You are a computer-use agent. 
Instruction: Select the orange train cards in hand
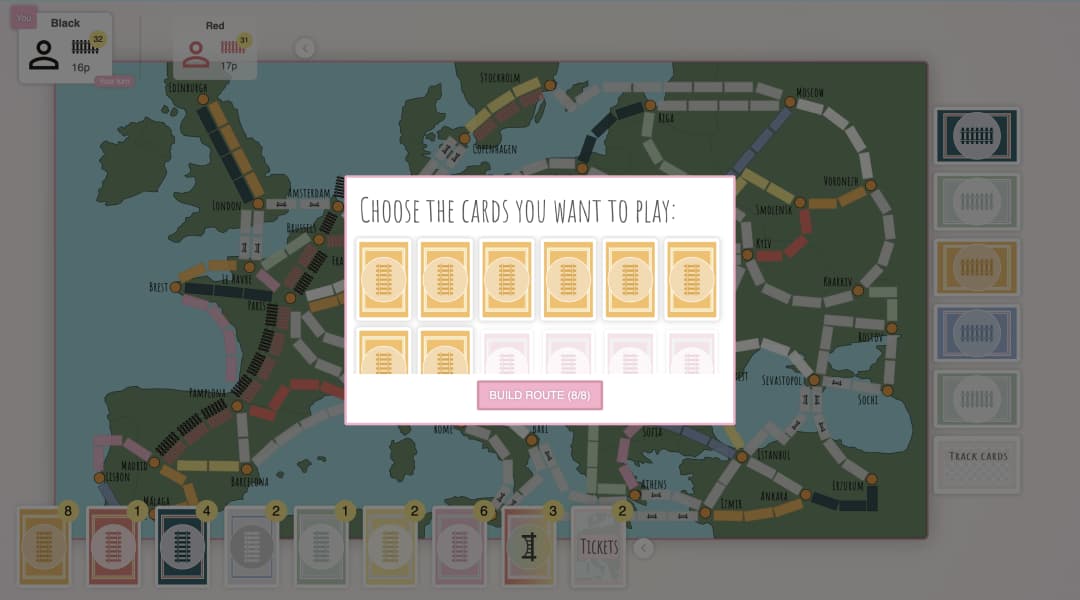[43, 545]
